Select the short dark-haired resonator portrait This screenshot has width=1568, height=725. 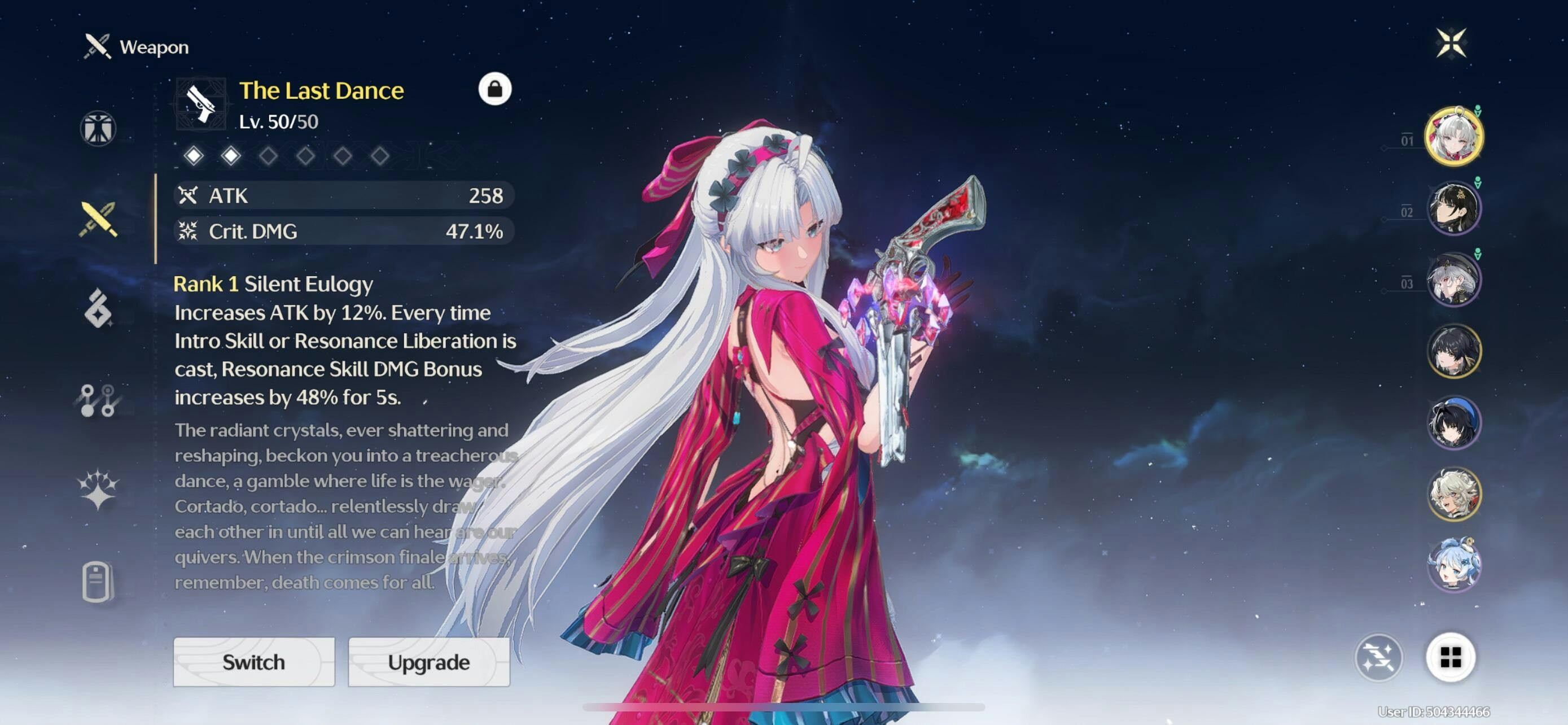tap(1453, 351)
